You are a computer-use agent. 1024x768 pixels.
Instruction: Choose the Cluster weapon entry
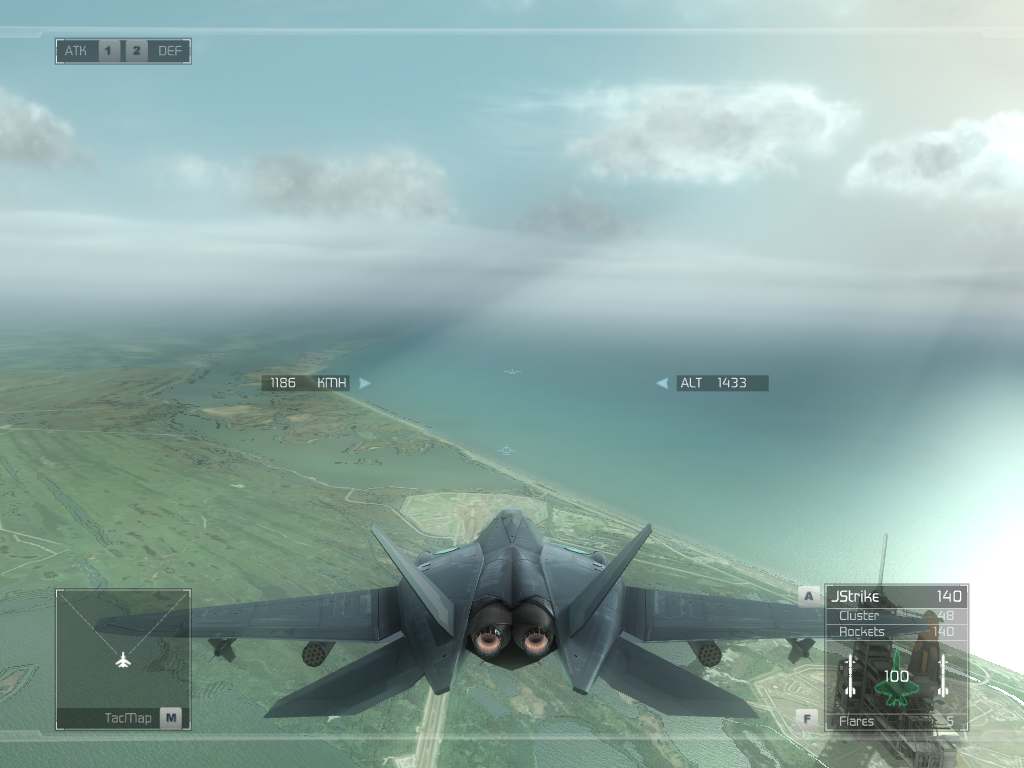[x=896, y=615]
